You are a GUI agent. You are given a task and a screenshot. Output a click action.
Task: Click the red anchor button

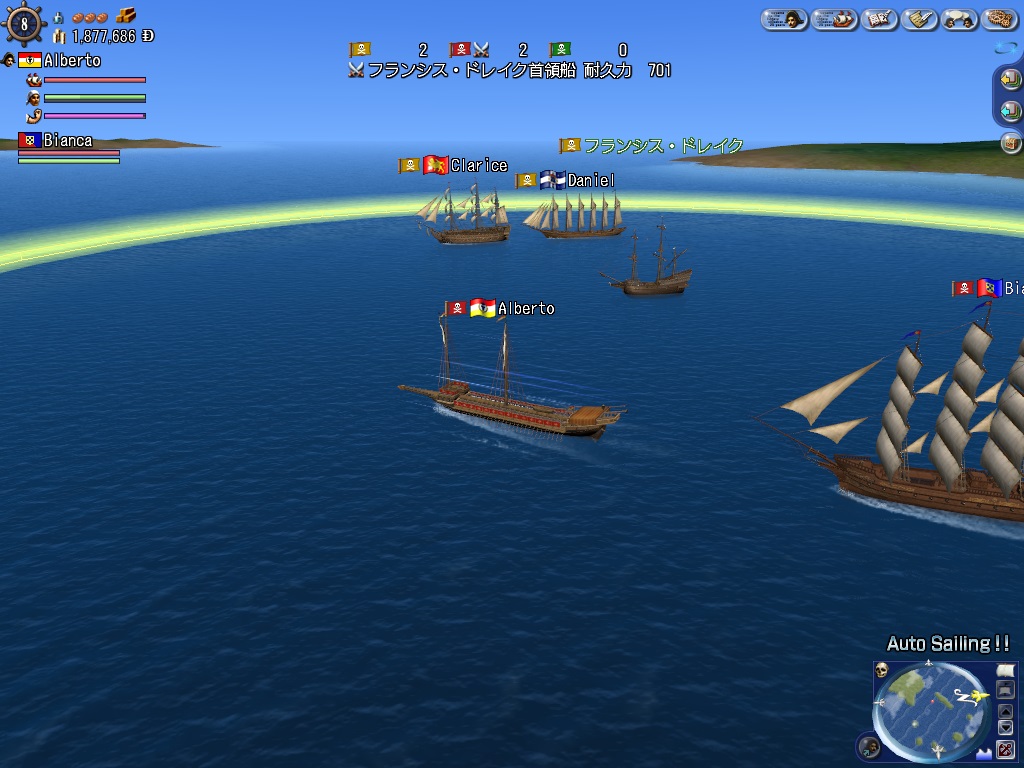click(x=1006, y=748)
